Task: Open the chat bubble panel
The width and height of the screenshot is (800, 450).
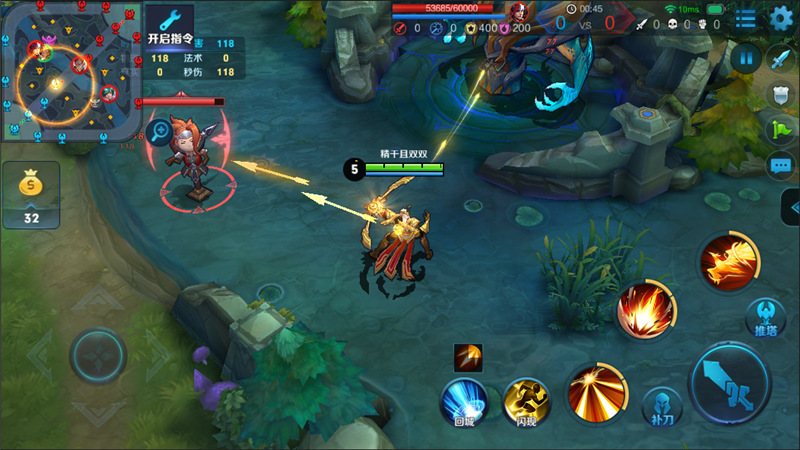Action: 780,165
